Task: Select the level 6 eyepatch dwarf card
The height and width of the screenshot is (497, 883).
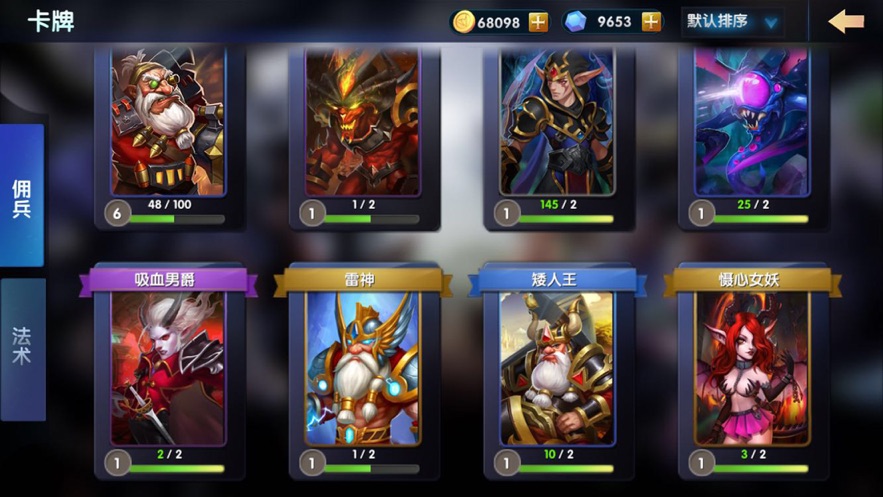Action: (168, 125)
